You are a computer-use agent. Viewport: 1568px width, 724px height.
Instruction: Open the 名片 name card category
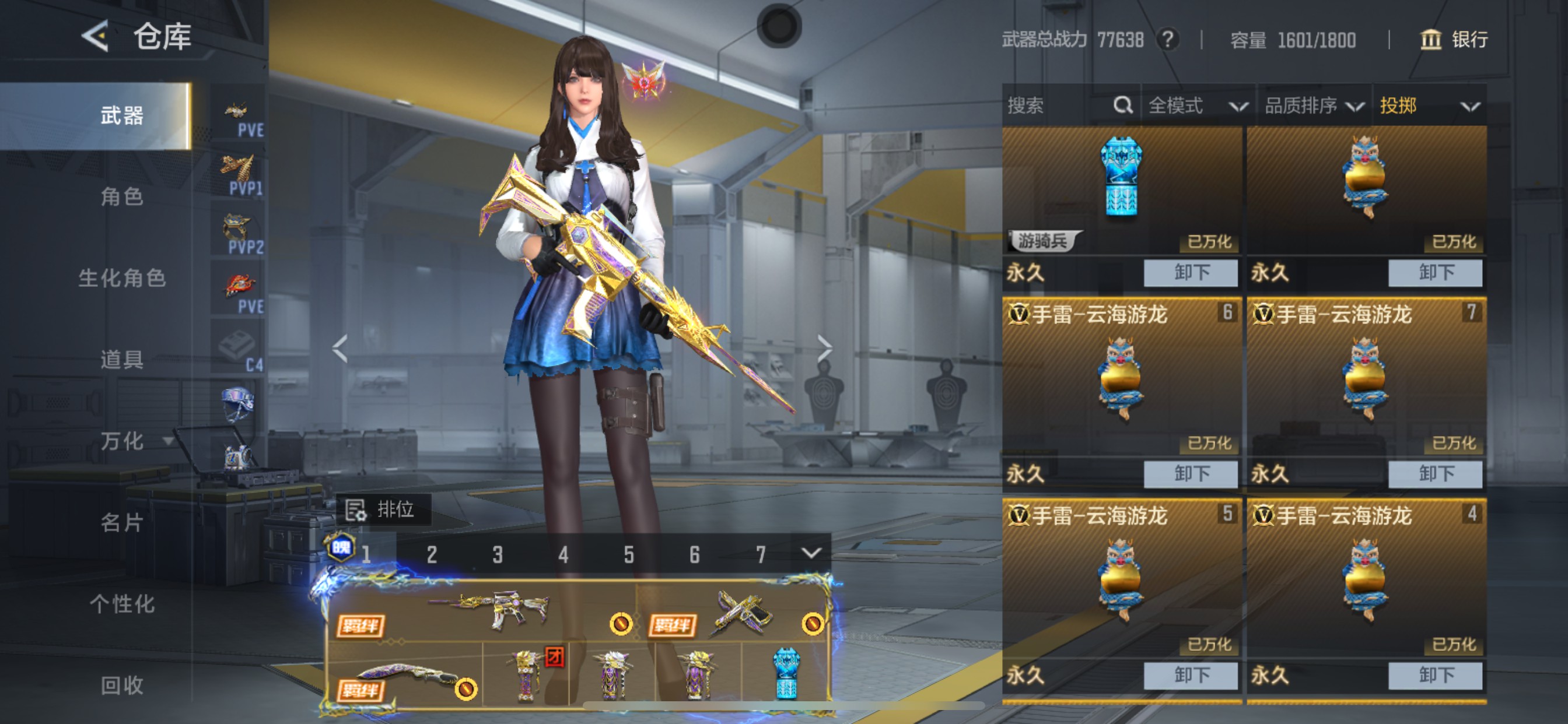(x=122, y=523)
